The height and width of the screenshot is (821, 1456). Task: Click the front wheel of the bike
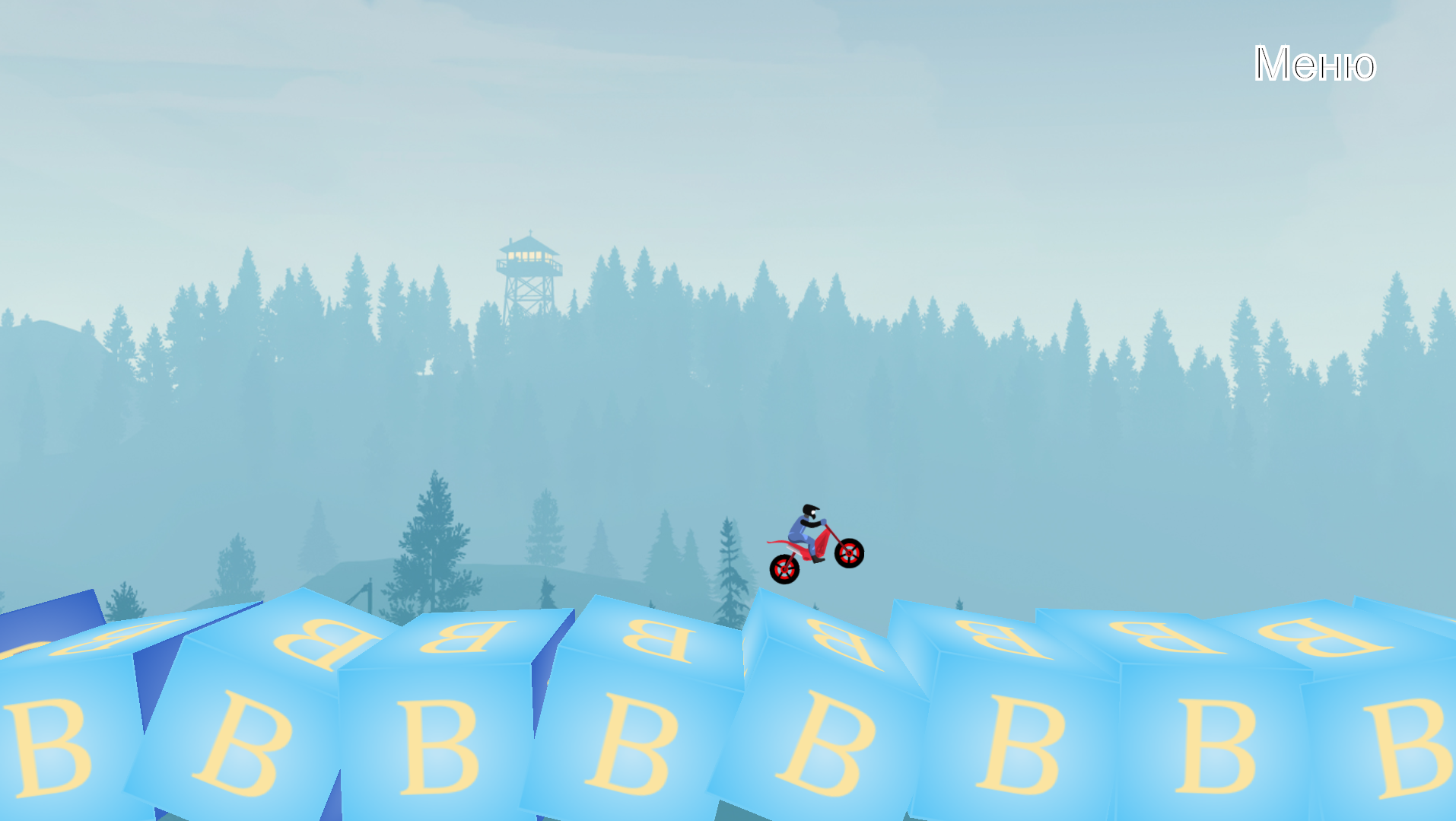point(849,553)
